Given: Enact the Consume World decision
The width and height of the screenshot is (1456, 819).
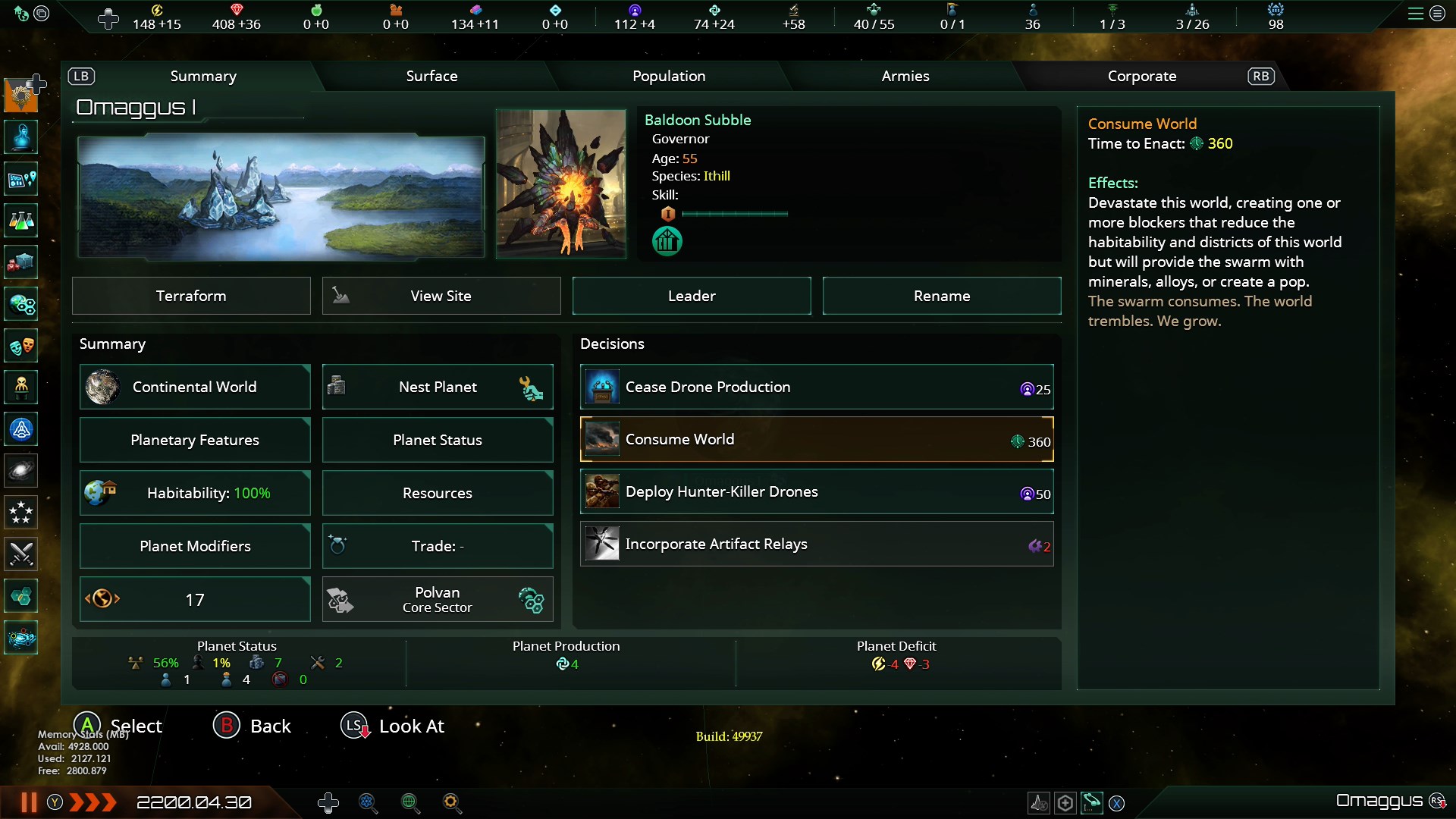Looking at the screenshot, I should [x=817, y=439].
